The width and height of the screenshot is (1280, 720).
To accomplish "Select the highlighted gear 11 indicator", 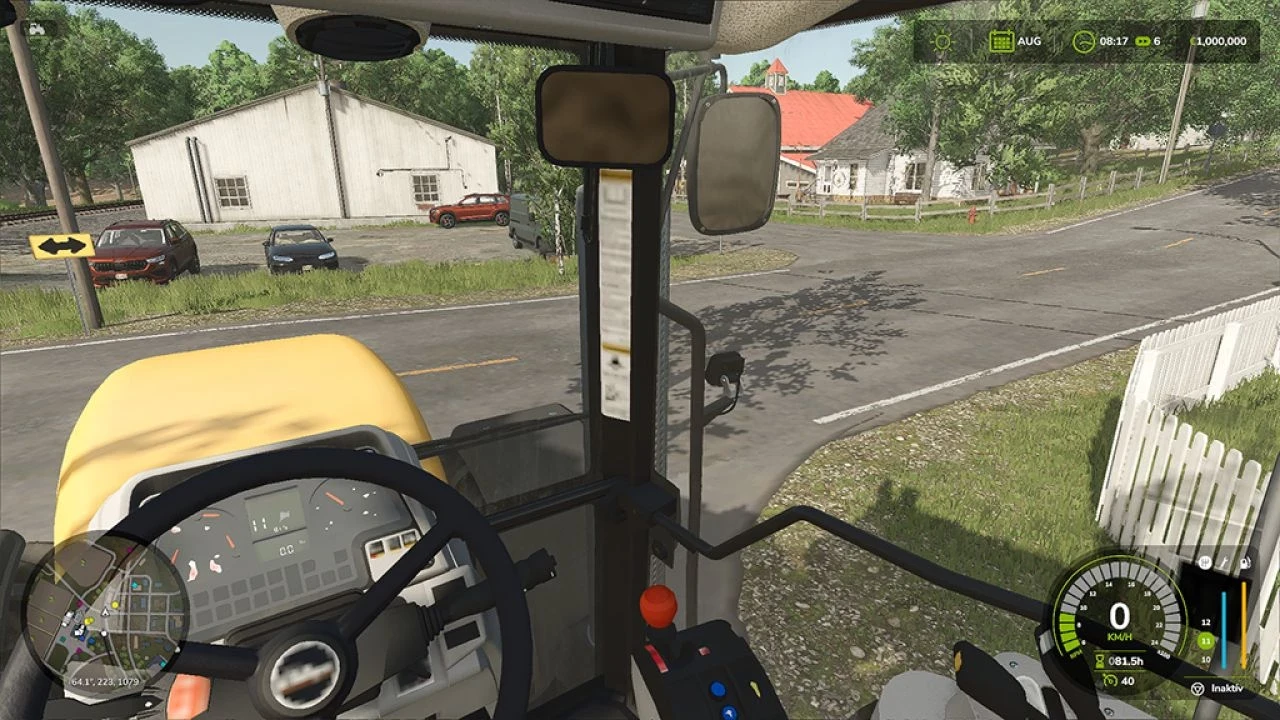I will pyautogui.click(x=1204, y=640).
